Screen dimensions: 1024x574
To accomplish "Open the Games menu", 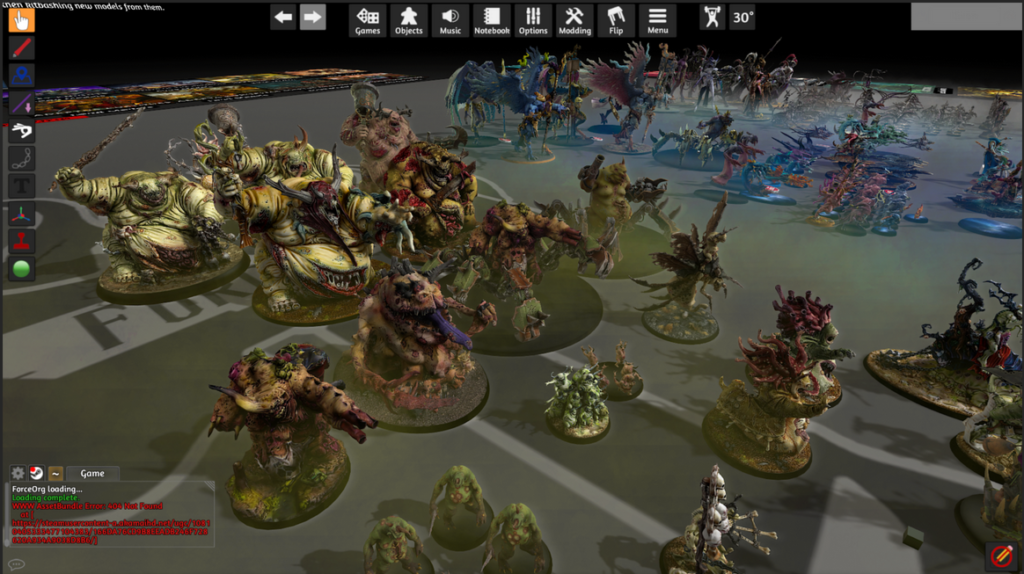I will click(x=368, y=20).
